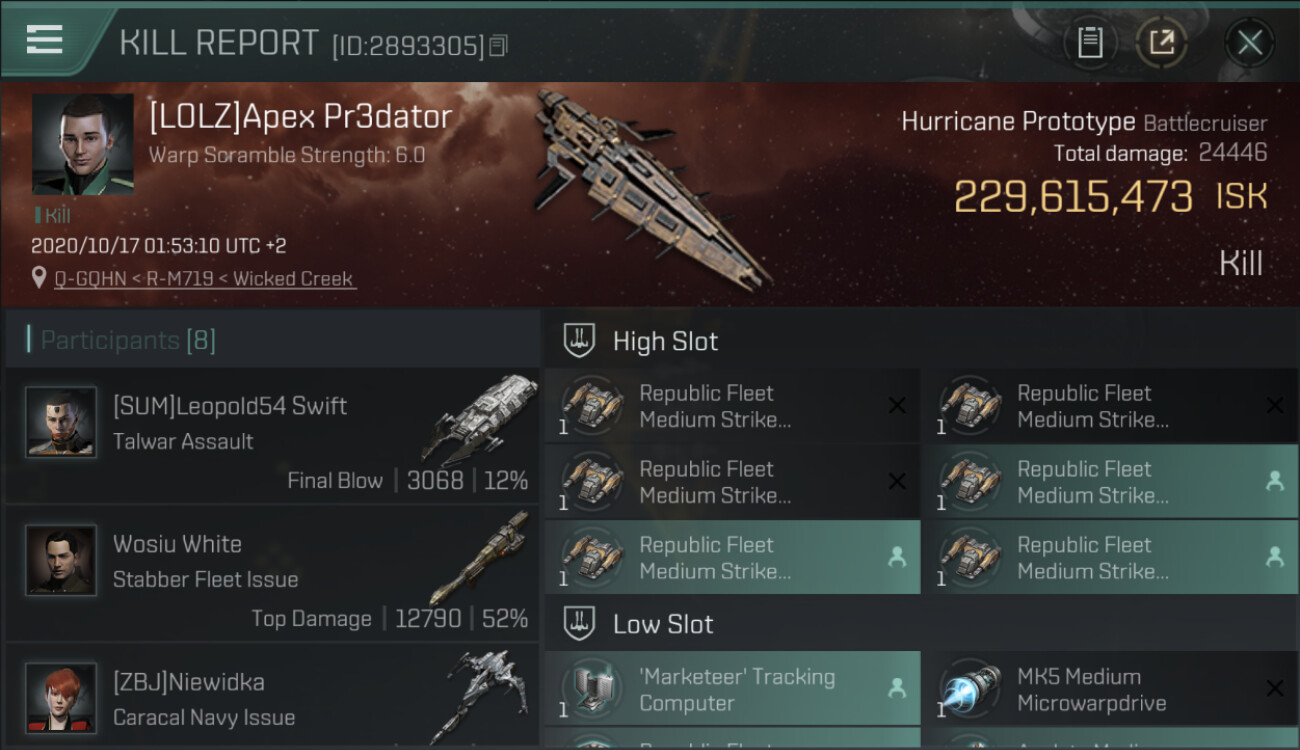This screenshot has height=750, width=1300.
Task: Open the Q-GQHN location link
Action: pyautogui.click(x=205, y=279)
